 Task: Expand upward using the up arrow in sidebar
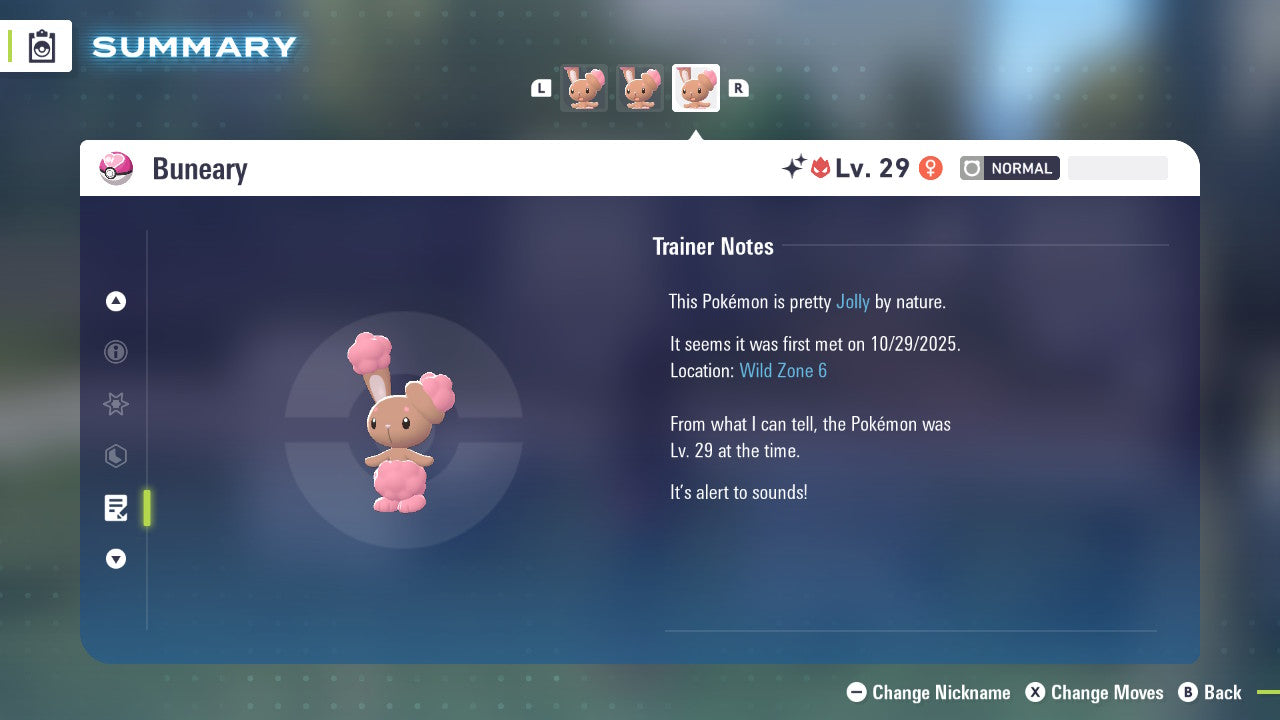(115, 301)
